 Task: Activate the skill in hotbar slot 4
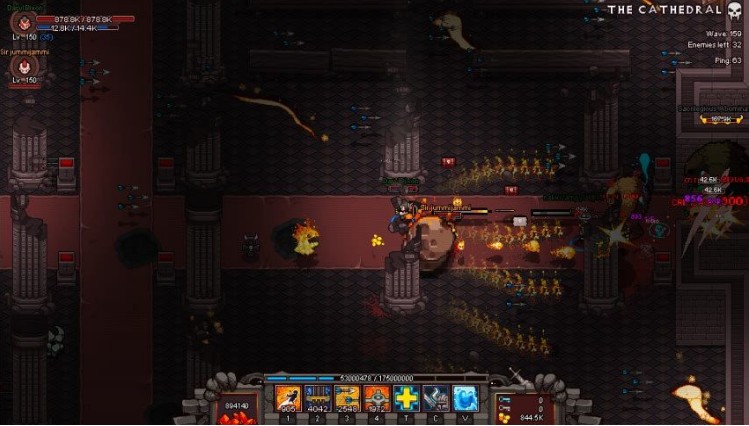(x=377, y=398)
